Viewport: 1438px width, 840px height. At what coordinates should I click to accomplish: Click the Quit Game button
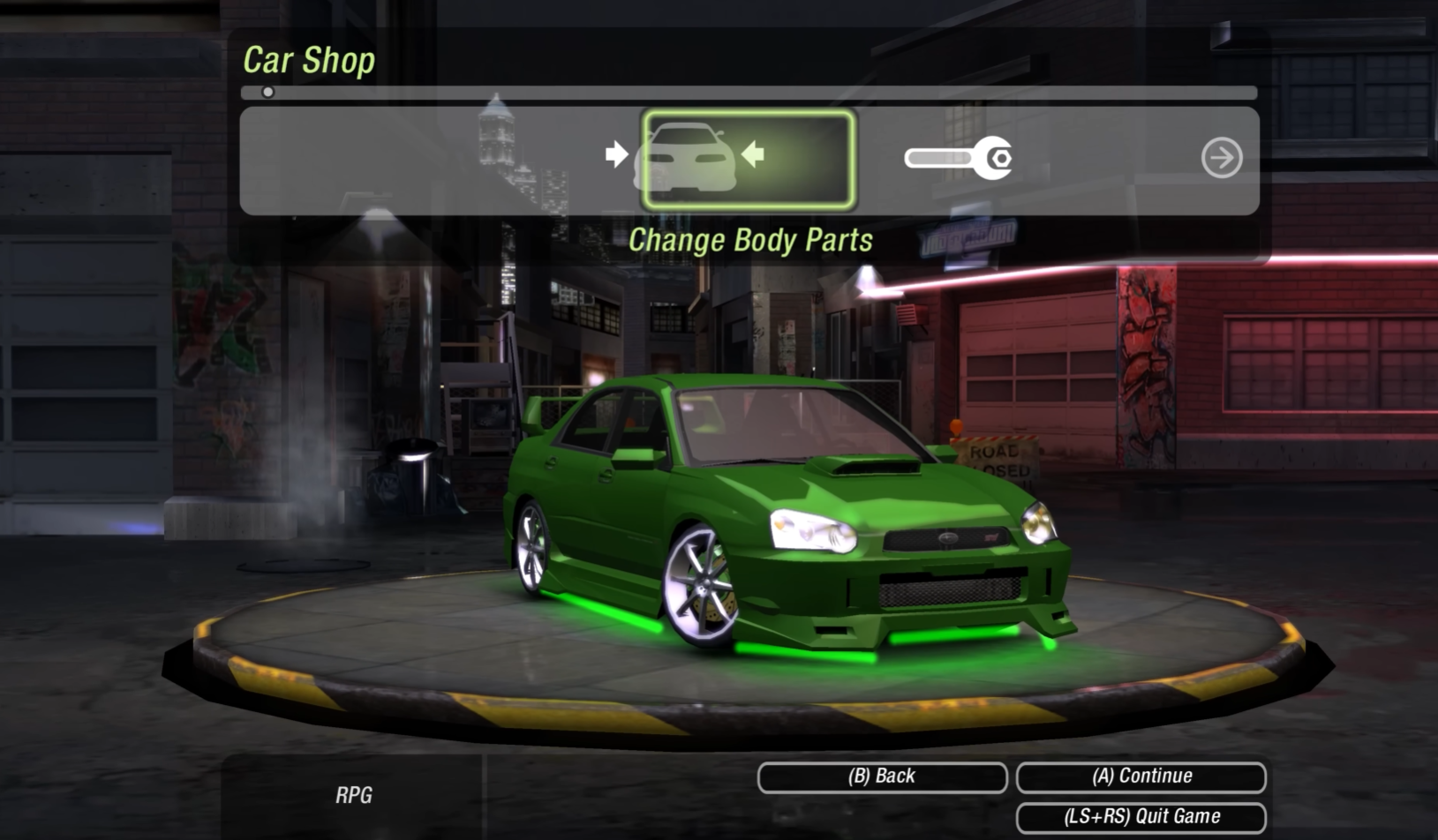coord(1141,817)
